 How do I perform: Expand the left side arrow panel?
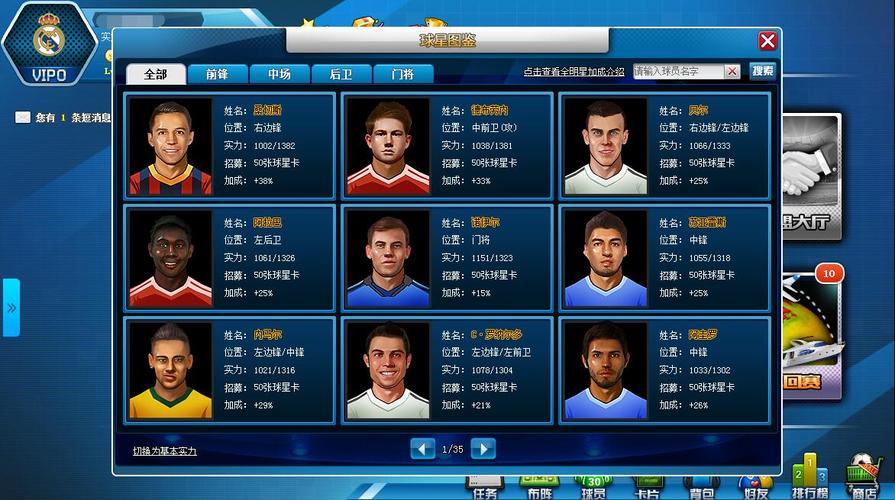point(11,307)
